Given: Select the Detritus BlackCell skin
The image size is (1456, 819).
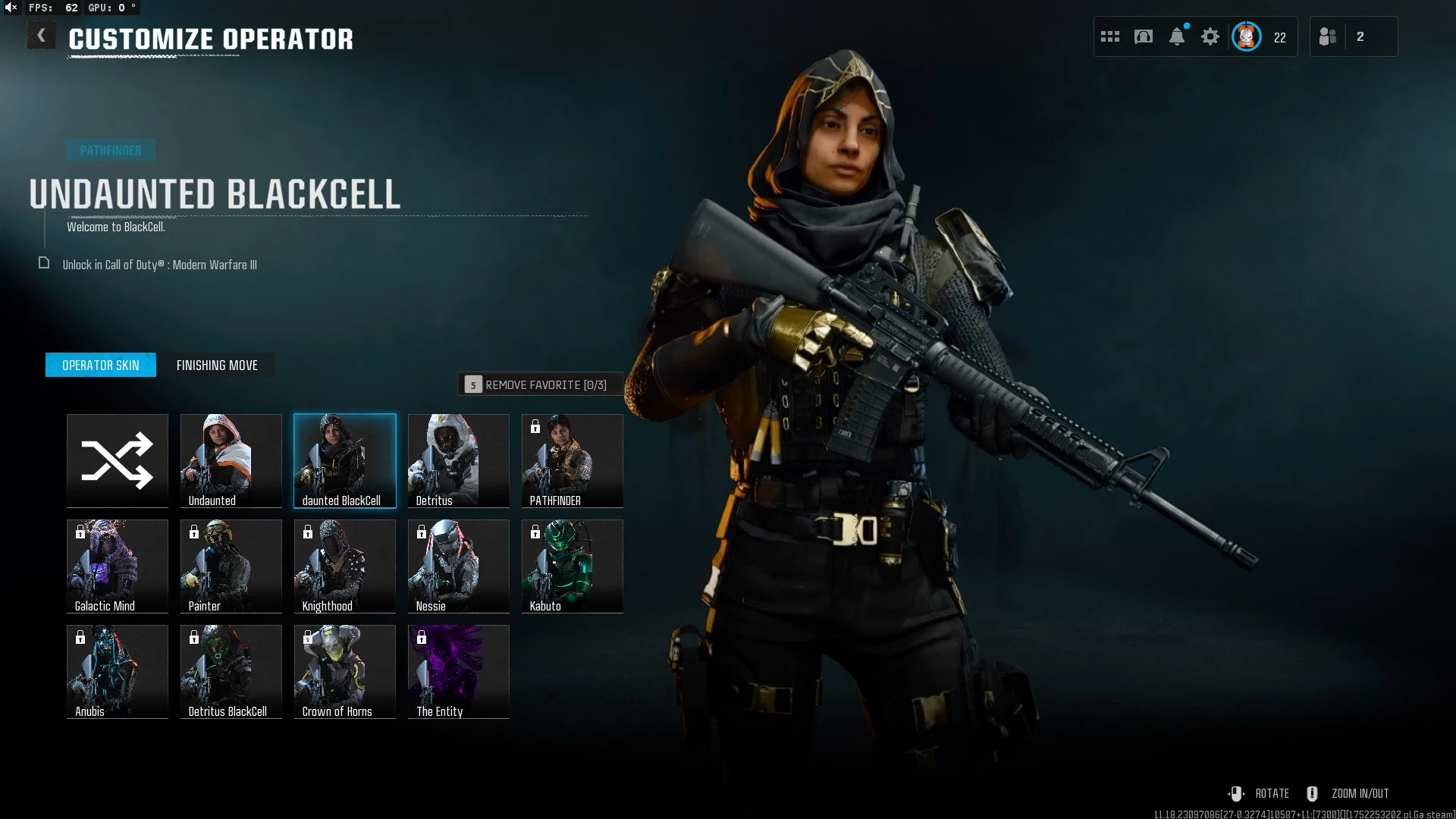Looking at the screenshot, I should [x=231, y=671].
